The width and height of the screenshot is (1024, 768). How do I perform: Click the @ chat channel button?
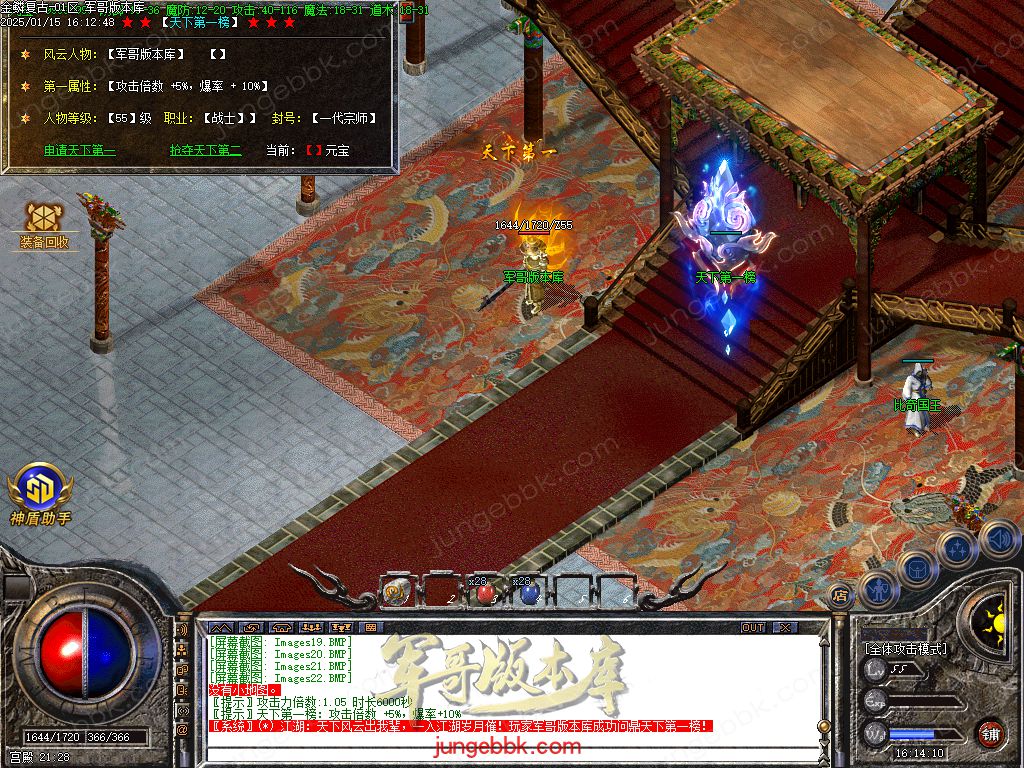tap(183, 730)
